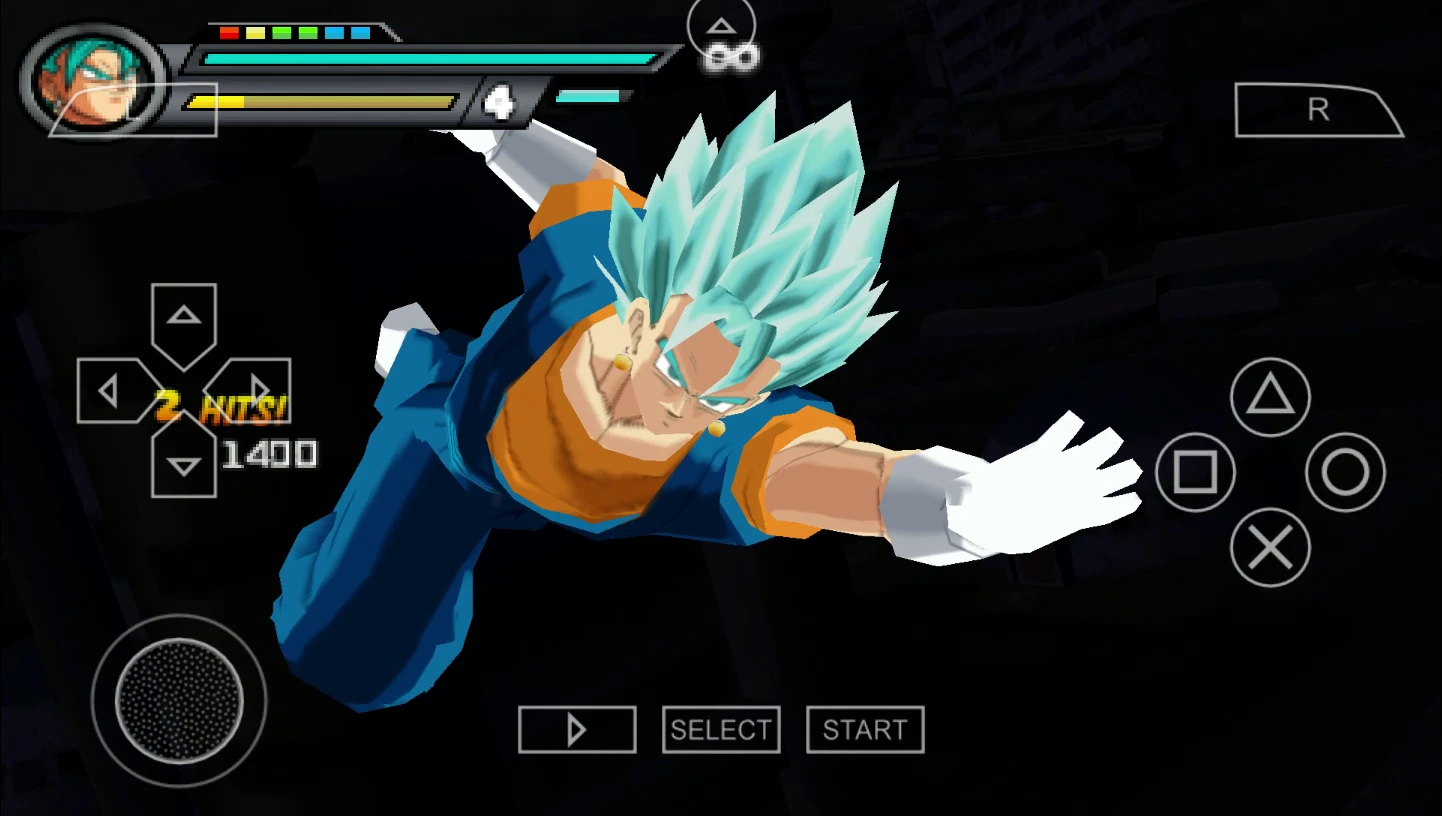
Task: Tap the character portrait in the corner
Action: pos(90,78)
